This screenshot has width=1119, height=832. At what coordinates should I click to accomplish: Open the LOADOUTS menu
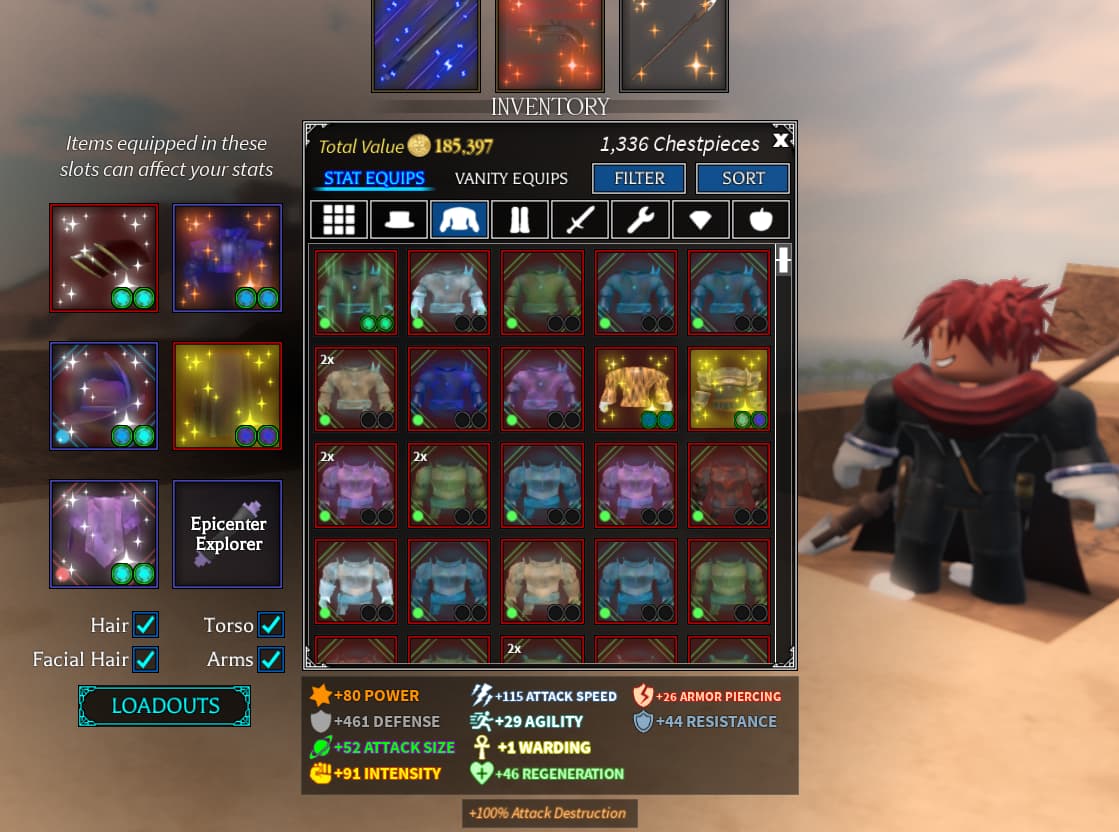[x=165, y=705]
